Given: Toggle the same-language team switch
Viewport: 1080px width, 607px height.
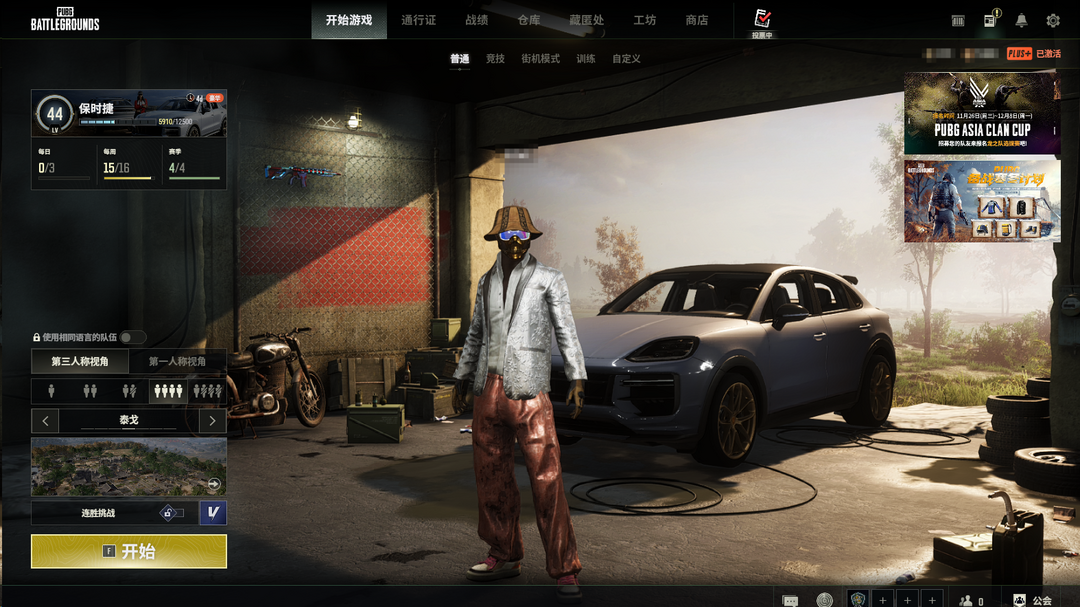Looking at the screenshot, I should 132,338.
